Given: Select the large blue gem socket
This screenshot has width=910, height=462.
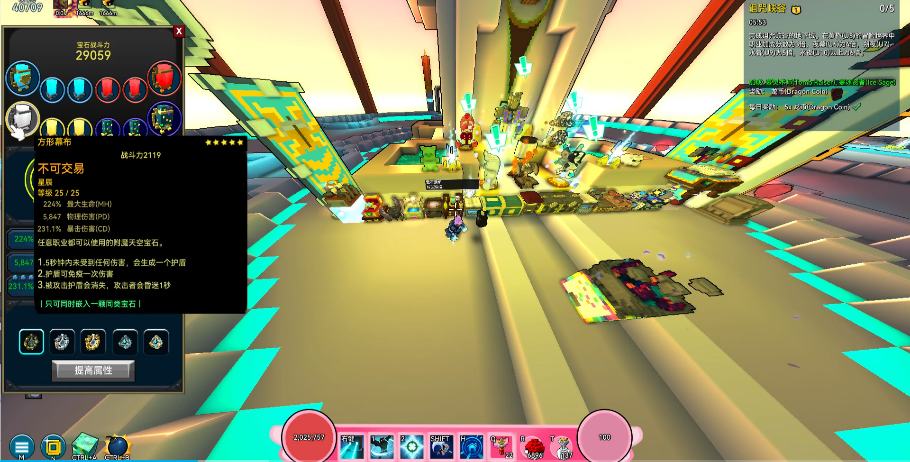Looking at the screenshot, I should [x=20, y=76].
